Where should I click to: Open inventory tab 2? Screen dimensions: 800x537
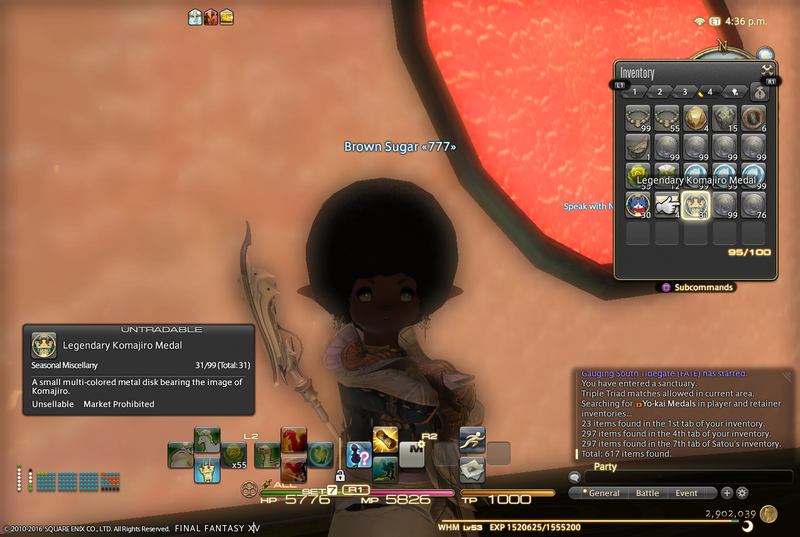point(660,92)
